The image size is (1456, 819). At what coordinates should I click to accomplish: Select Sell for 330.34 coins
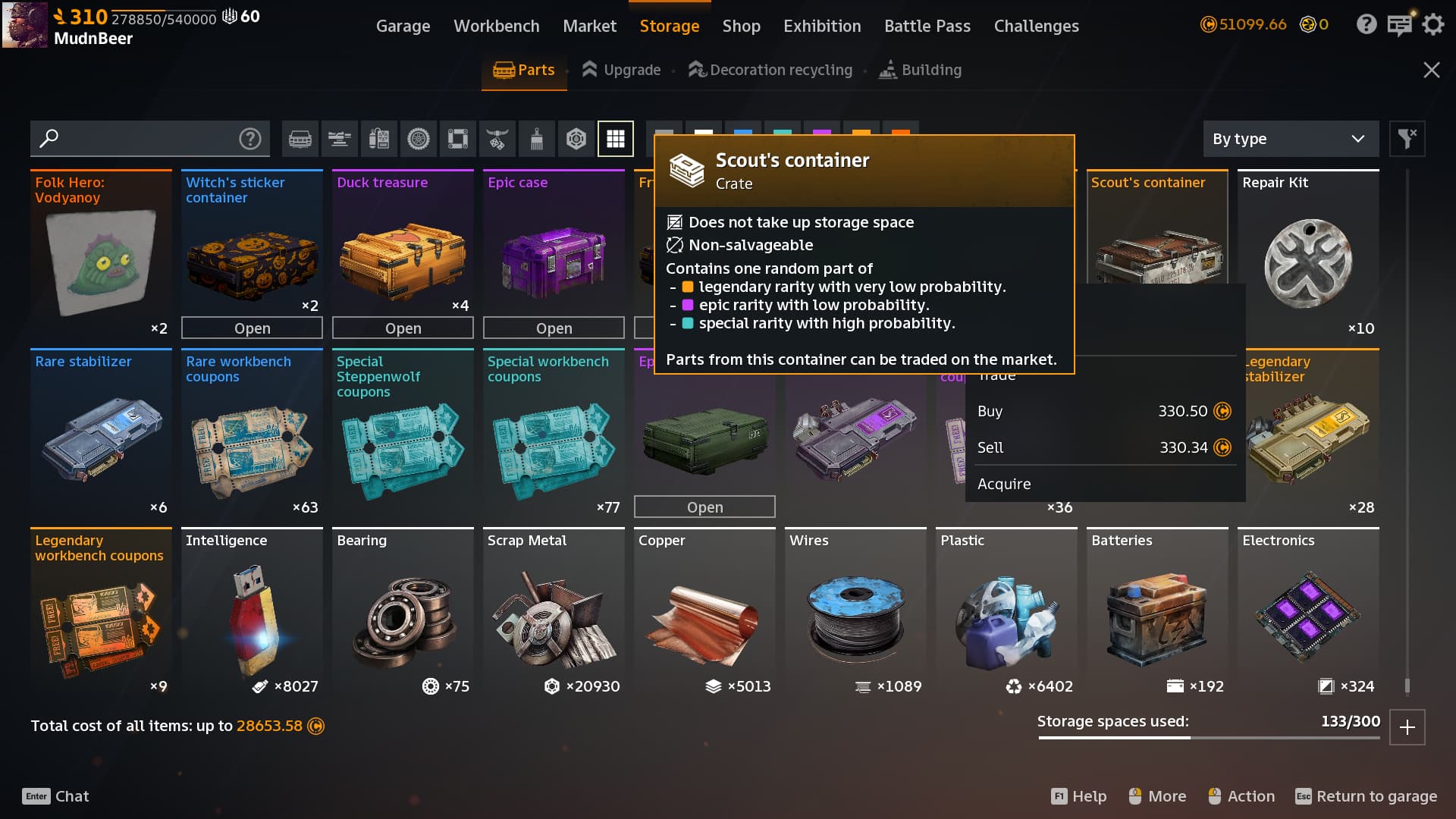(x=1104, y=447)
